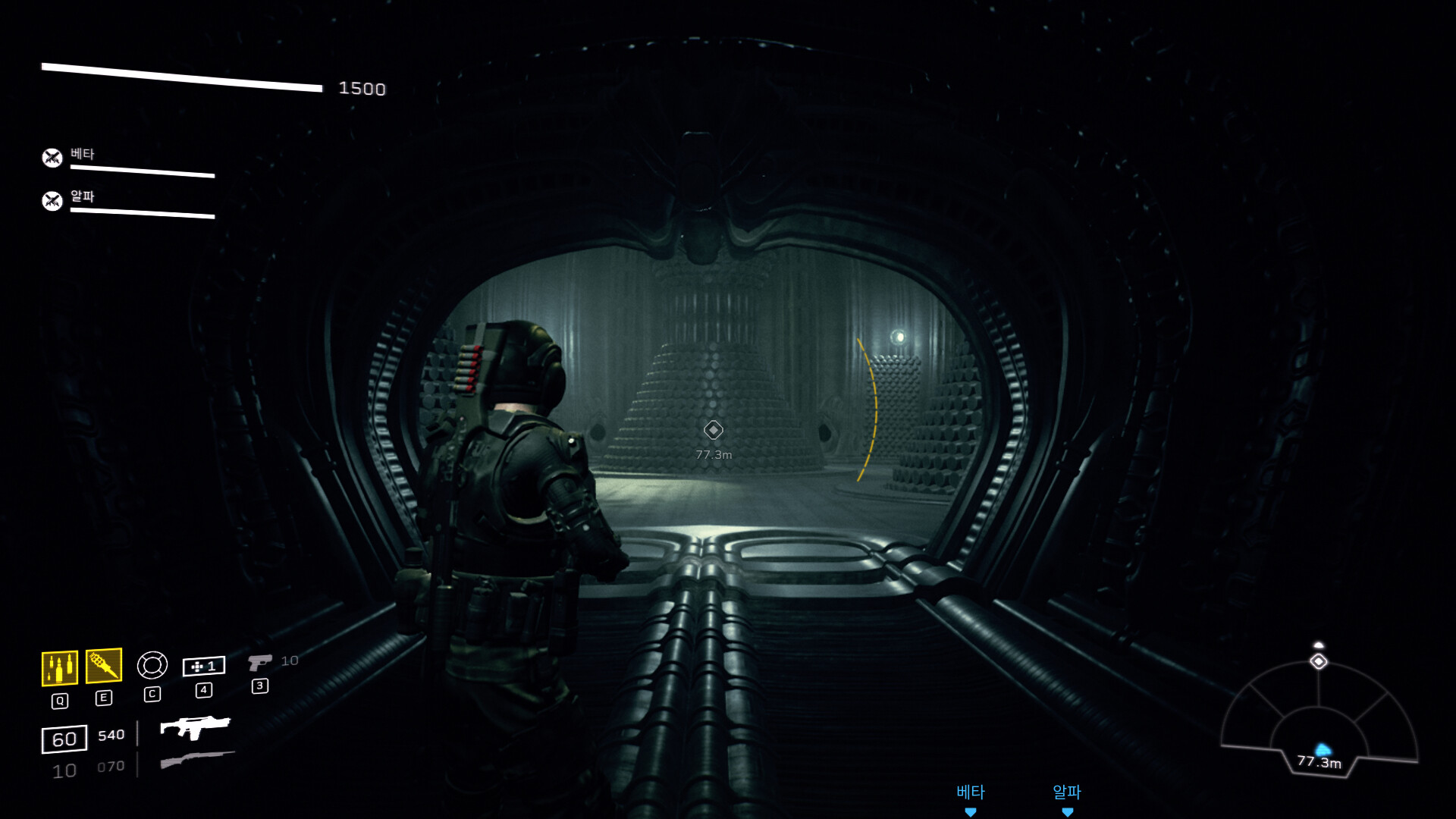
Task: Use the medkit consumable slot
Action: pyautogui.click(x=203, y=666)
